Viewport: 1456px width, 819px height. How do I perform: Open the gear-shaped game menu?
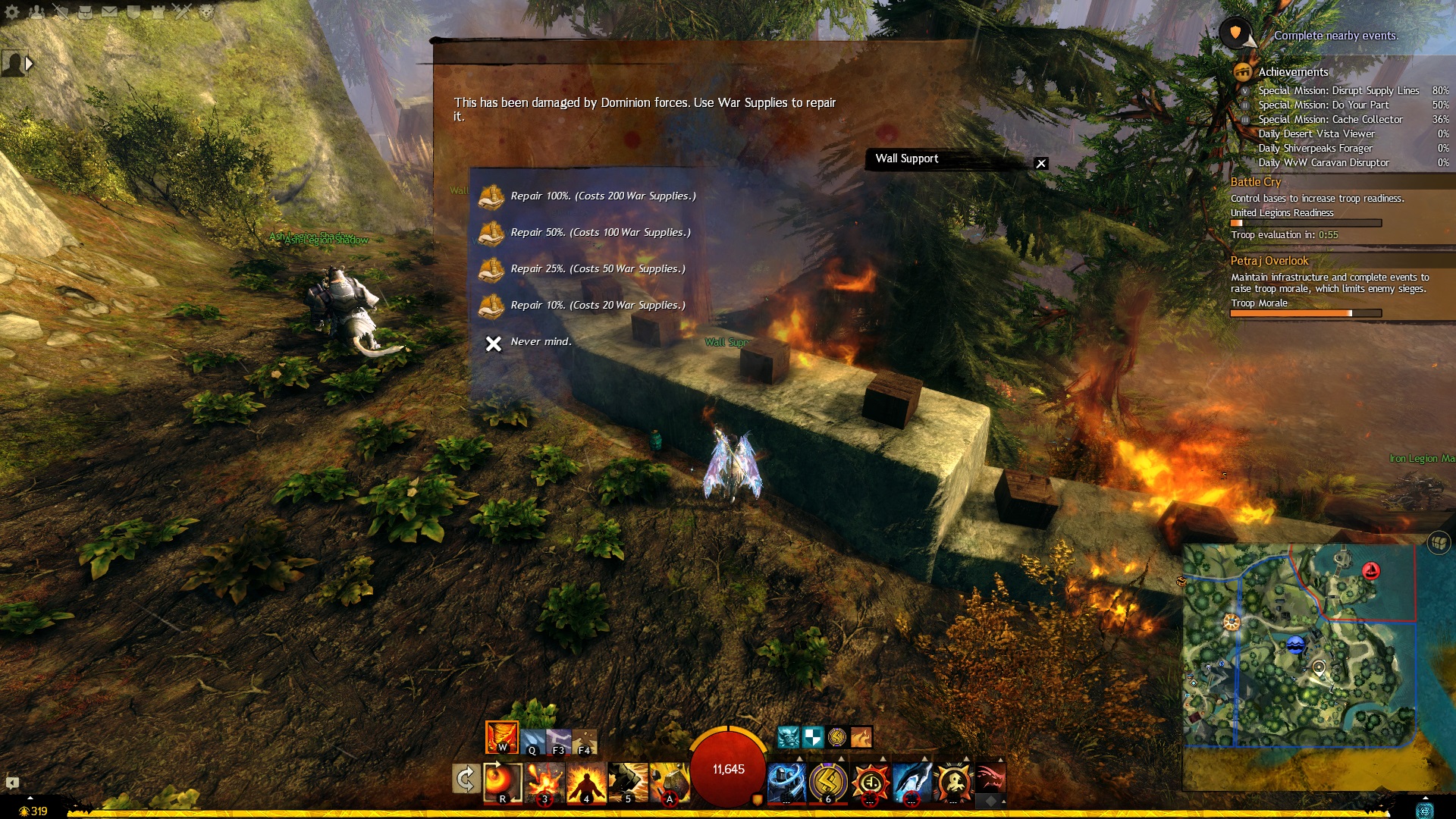point(12,11)
